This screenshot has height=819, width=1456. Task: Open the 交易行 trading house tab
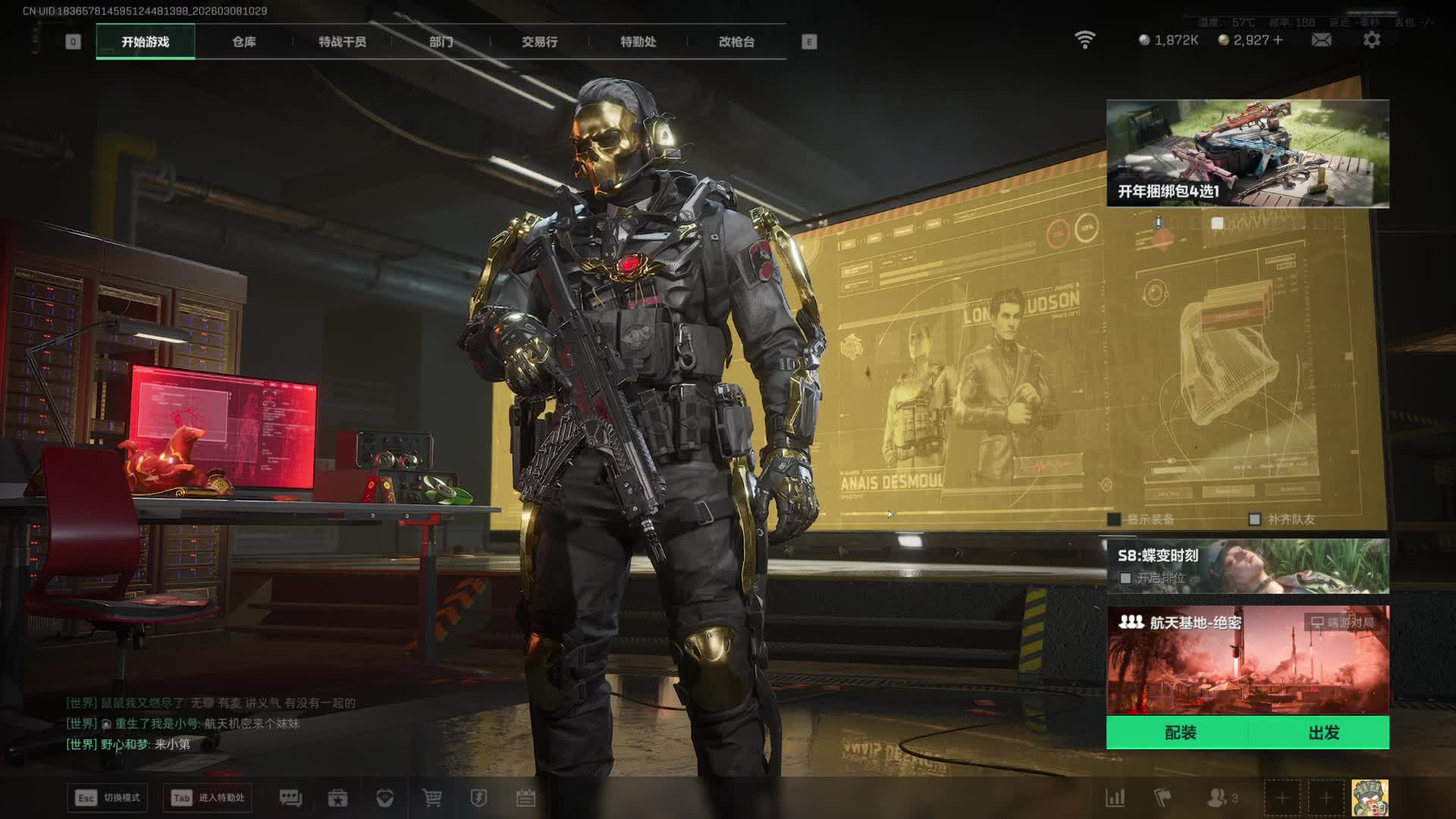pos(539,42)
